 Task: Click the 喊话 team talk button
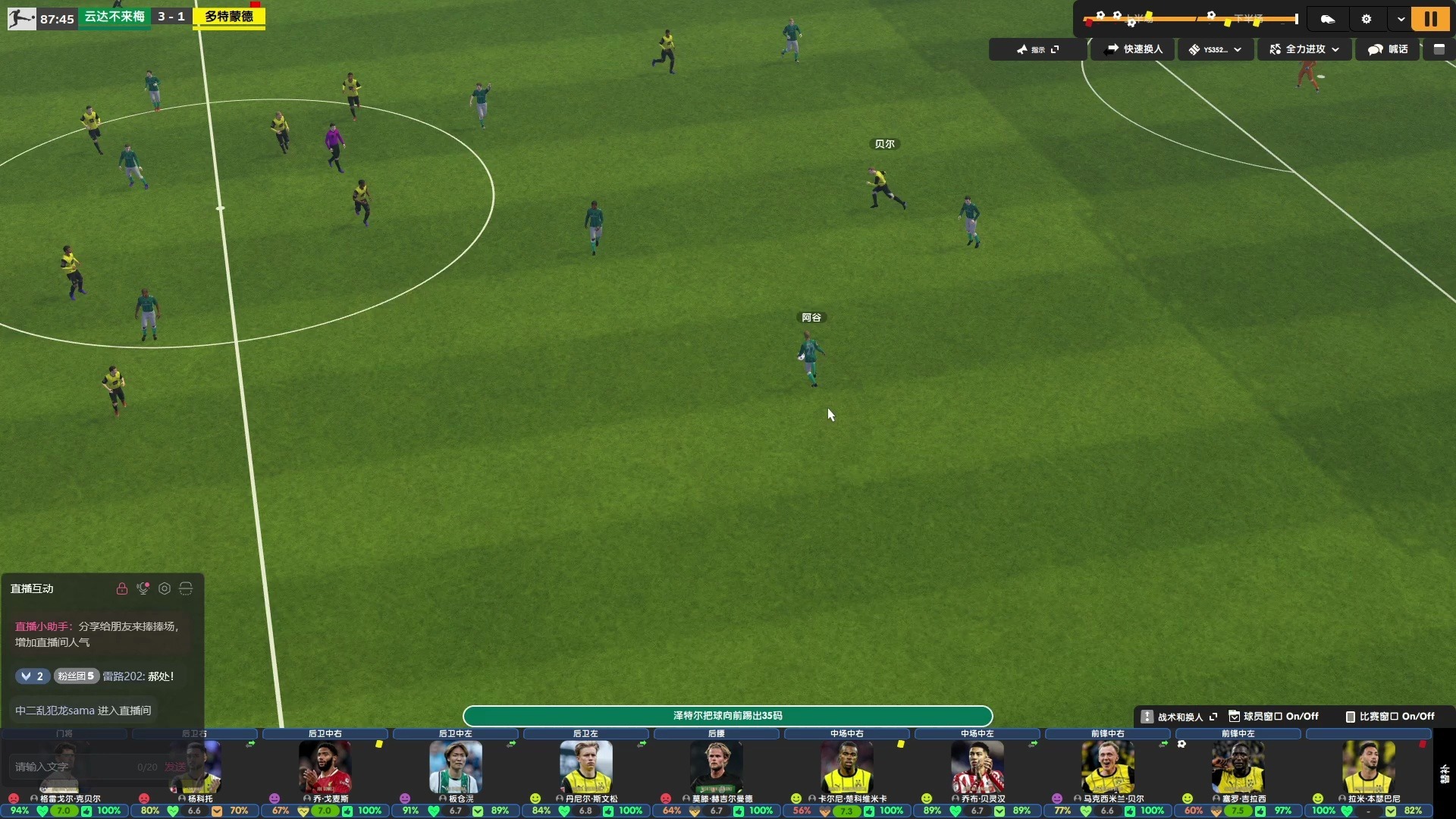click(x=1388, y=49)
